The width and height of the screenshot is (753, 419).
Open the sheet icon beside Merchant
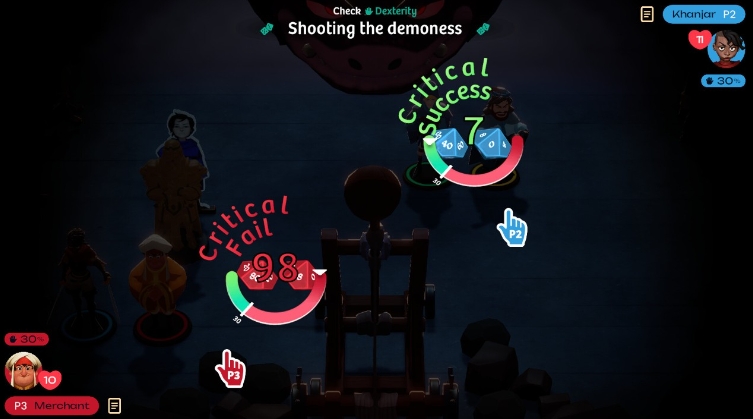point(115,405)
